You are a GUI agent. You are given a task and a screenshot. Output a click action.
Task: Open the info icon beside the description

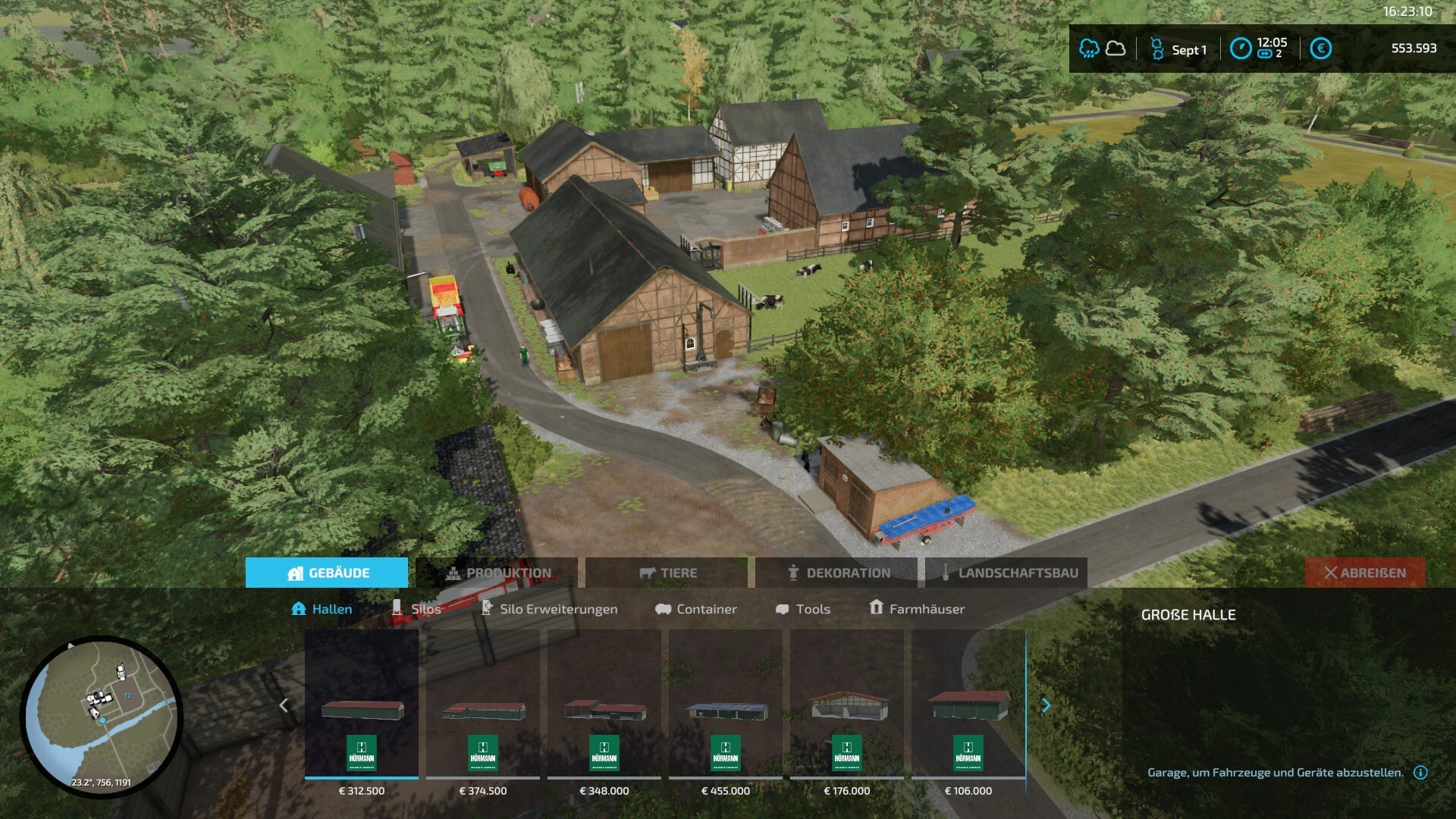(1420, 773)
